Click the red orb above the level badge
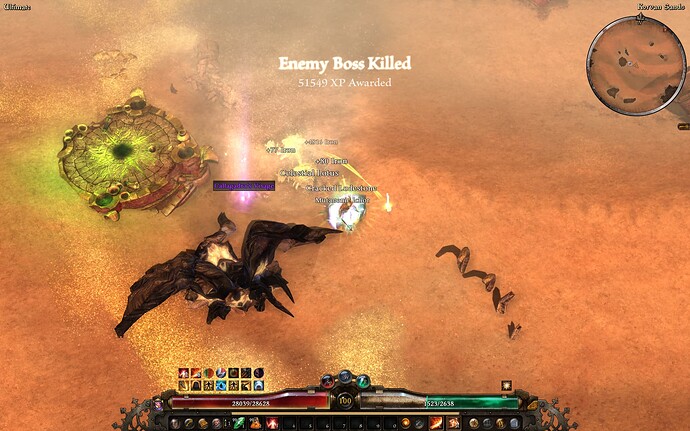 click(327, 381)
